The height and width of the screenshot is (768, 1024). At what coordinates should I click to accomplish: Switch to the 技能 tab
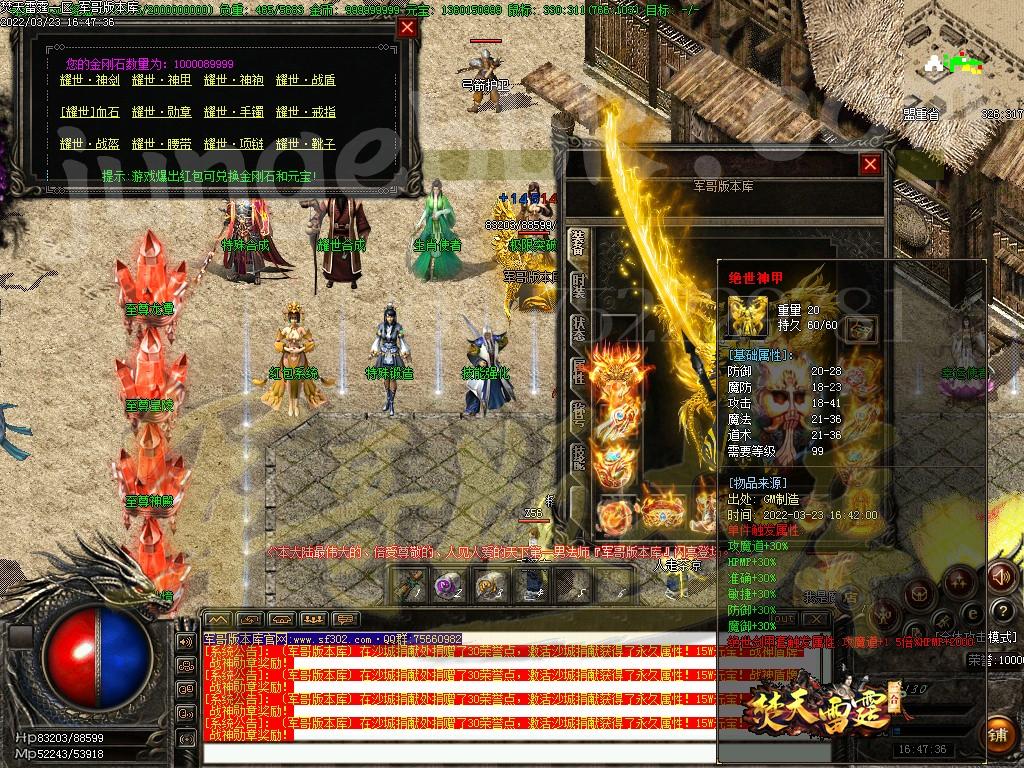tap(579, 458)
